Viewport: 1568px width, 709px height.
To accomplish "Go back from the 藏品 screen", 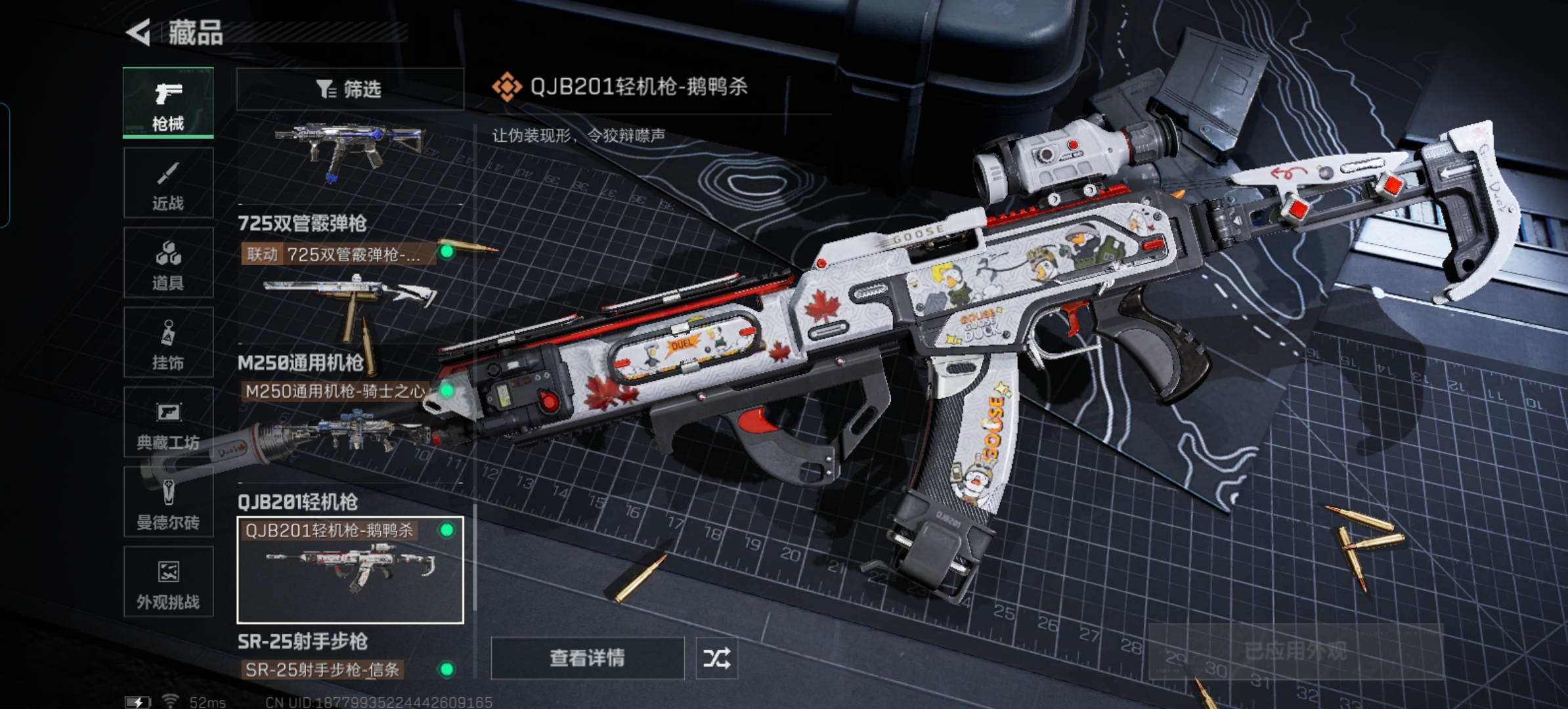I will click(139, 32).
